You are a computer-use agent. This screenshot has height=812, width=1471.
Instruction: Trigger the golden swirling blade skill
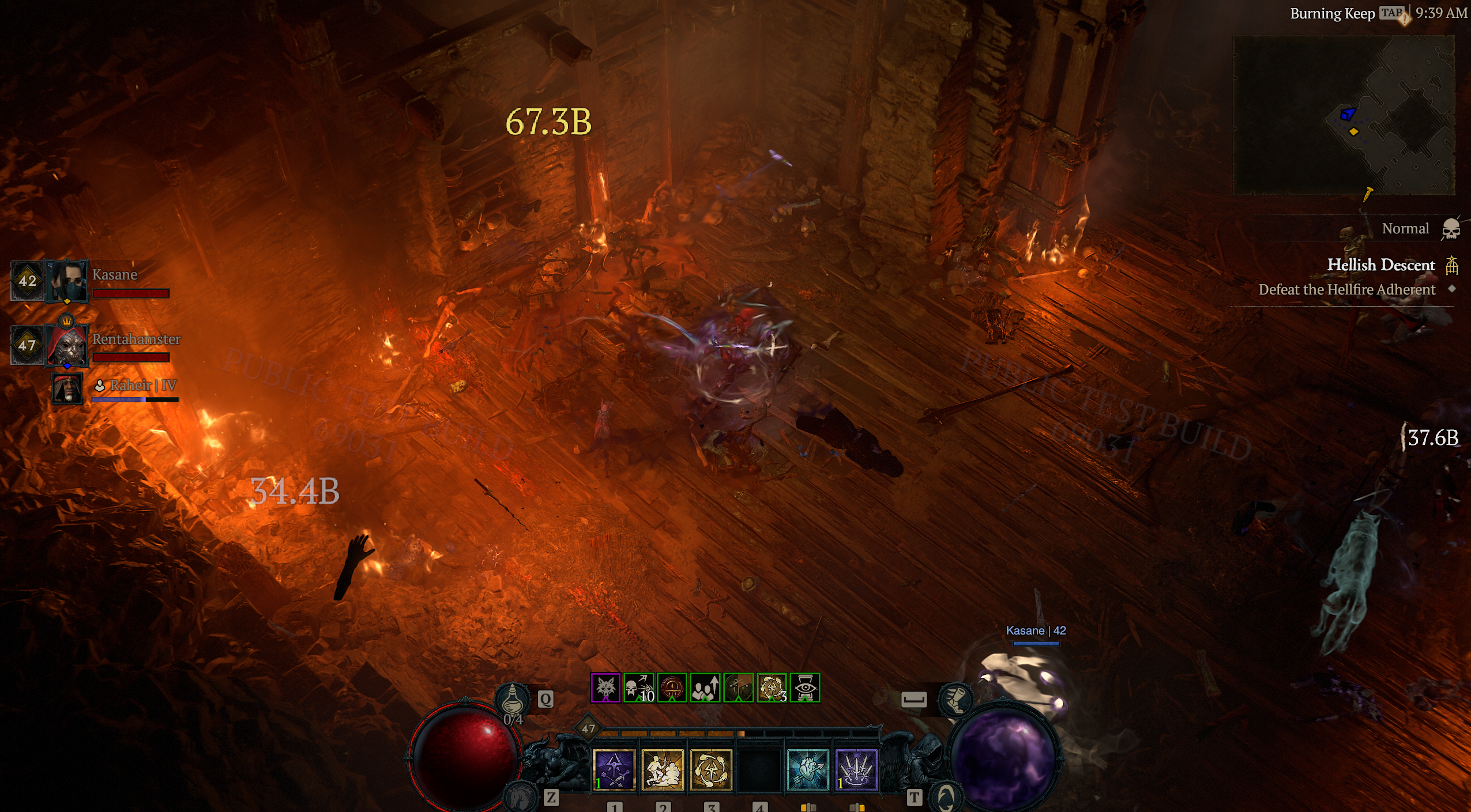[x=711, y=769]
